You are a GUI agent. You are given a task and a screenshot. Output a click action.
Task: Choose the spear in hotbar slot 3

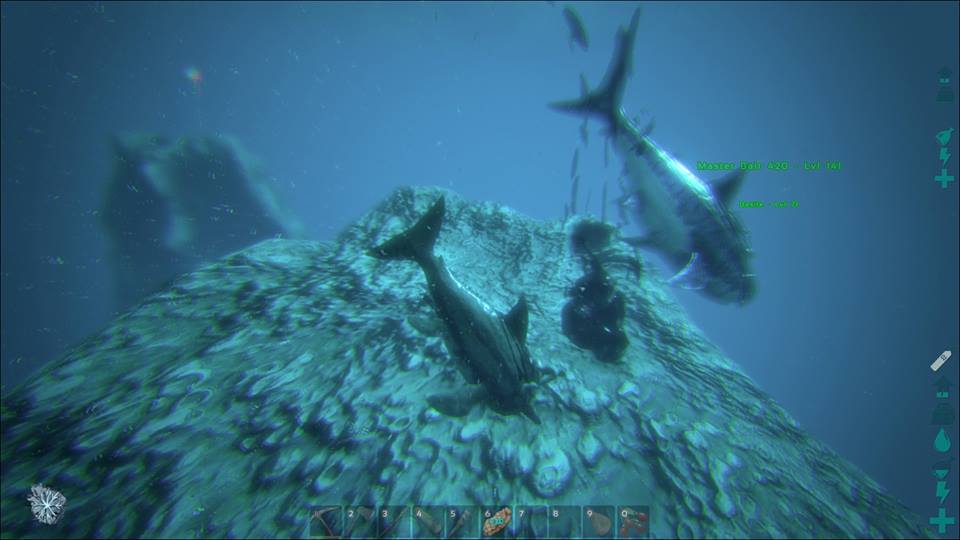tap(394, 522)
